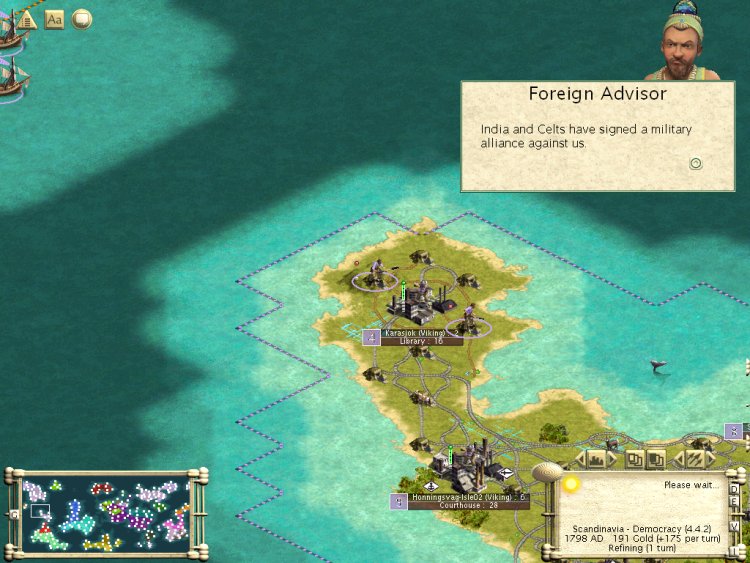This screenshot has height=563, width=750.
Task: Open the advisors round speech-bubble icon
Action: 81,19
